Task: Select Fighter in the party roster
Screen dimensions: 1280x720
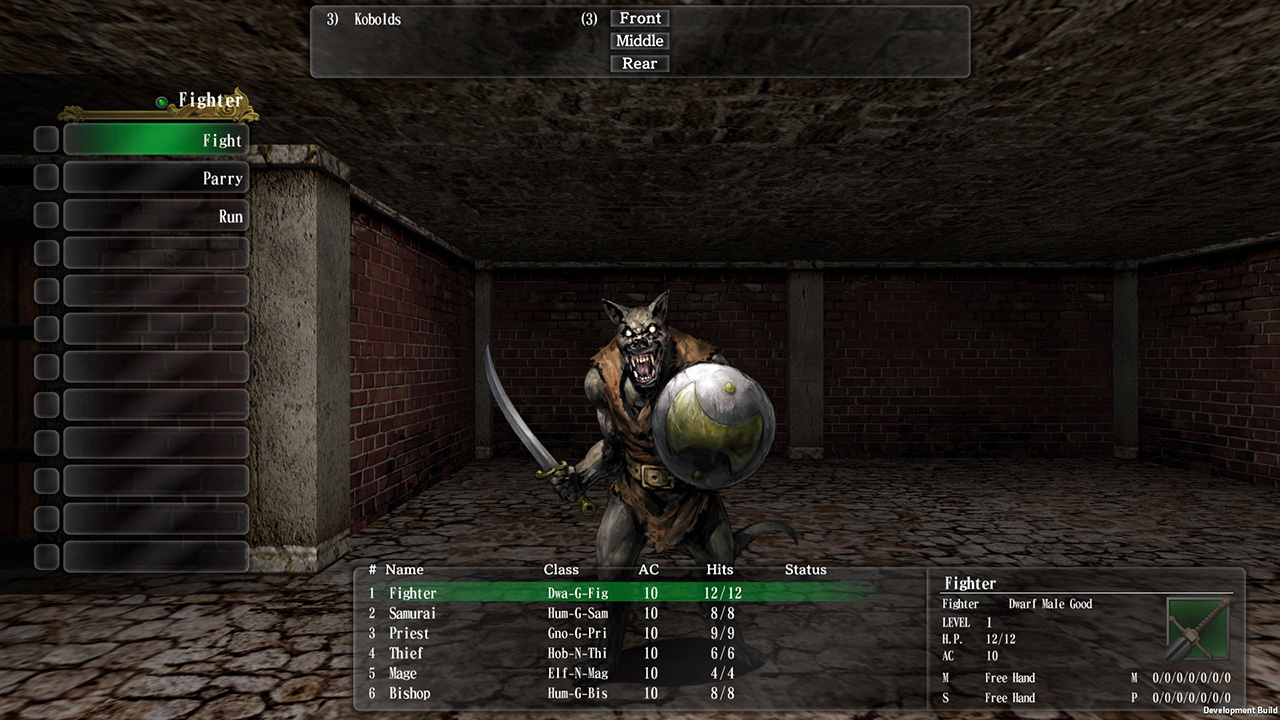Action: [413, 593]
